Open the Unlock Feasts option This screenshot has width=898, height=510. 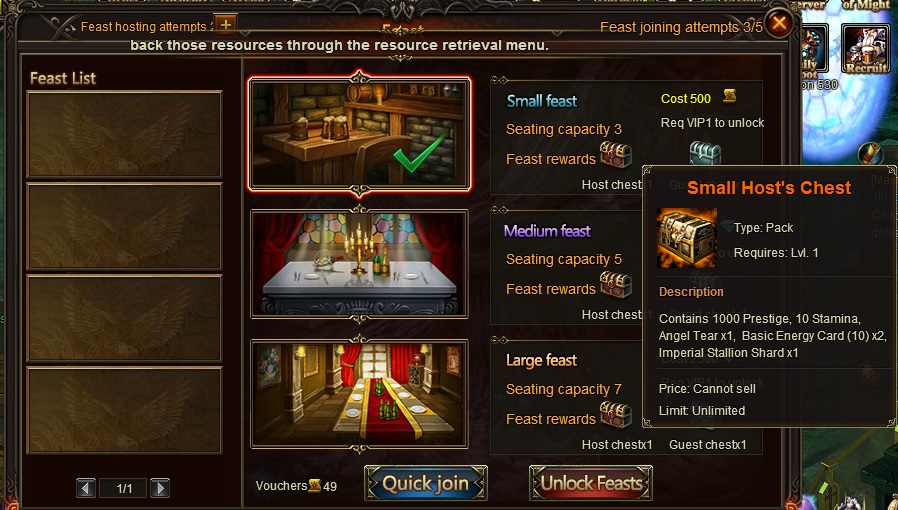click(x=591, y=483)
